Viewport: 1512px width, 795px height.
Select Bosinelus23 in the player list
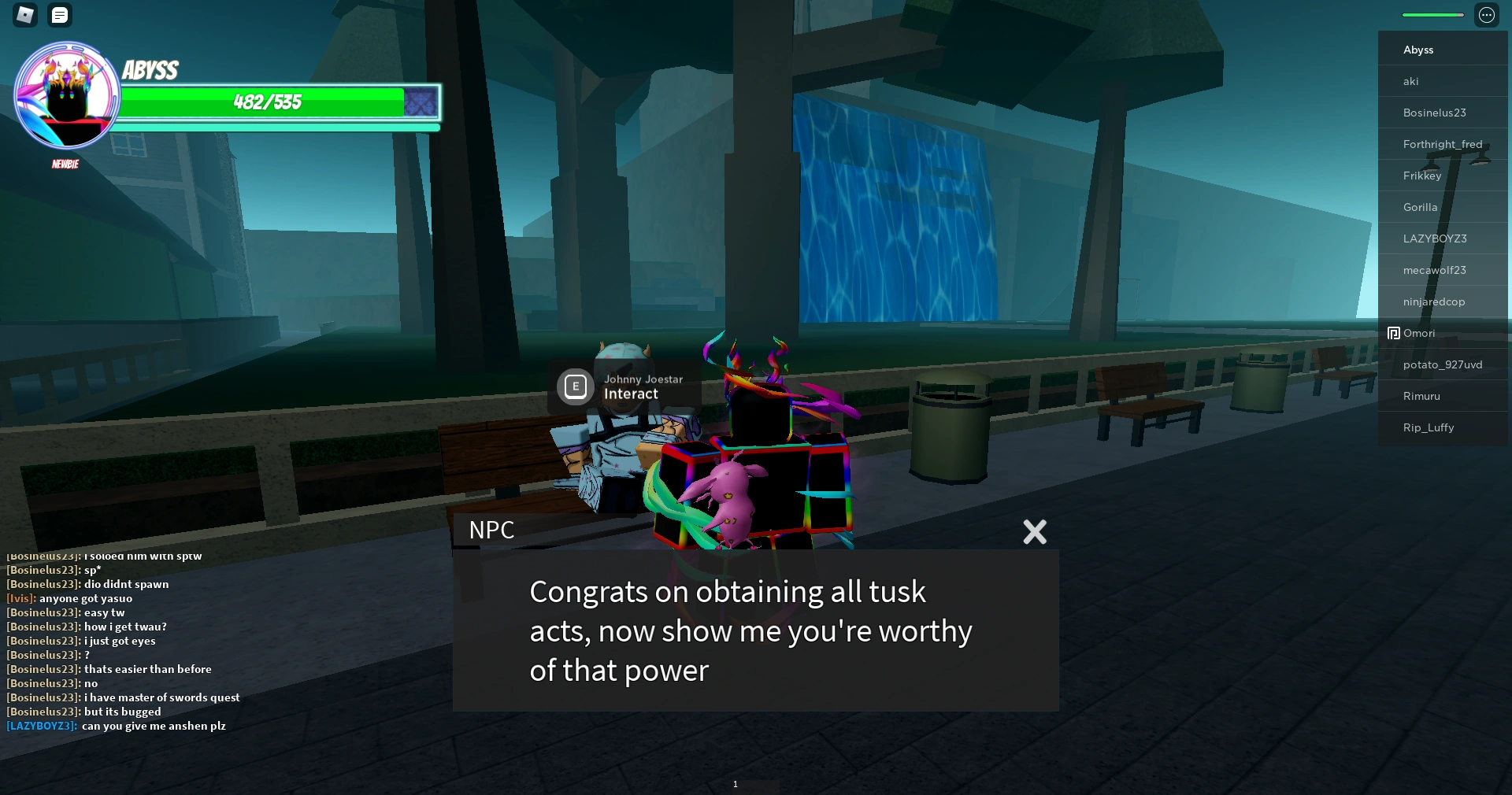pyautogui.click(x=1434, y=112)
